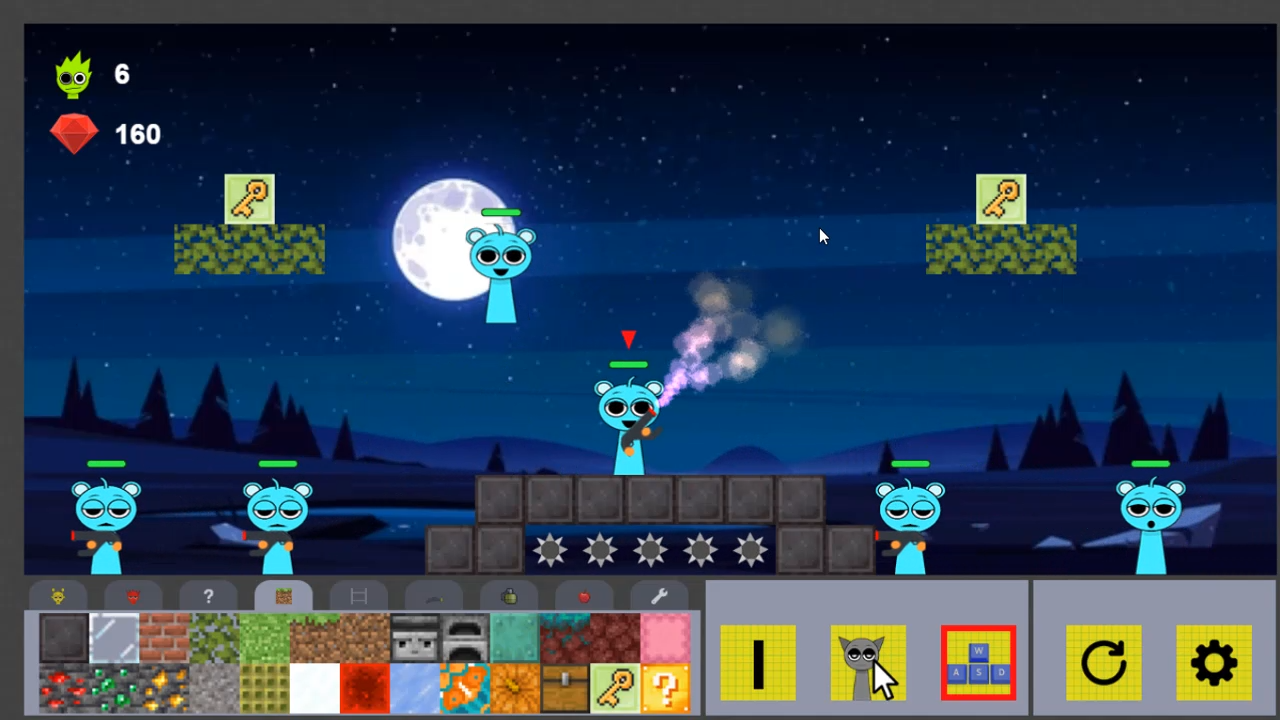Click the question mark help tab
This screenshot has width=1280, height=720.
pos(208,596)
